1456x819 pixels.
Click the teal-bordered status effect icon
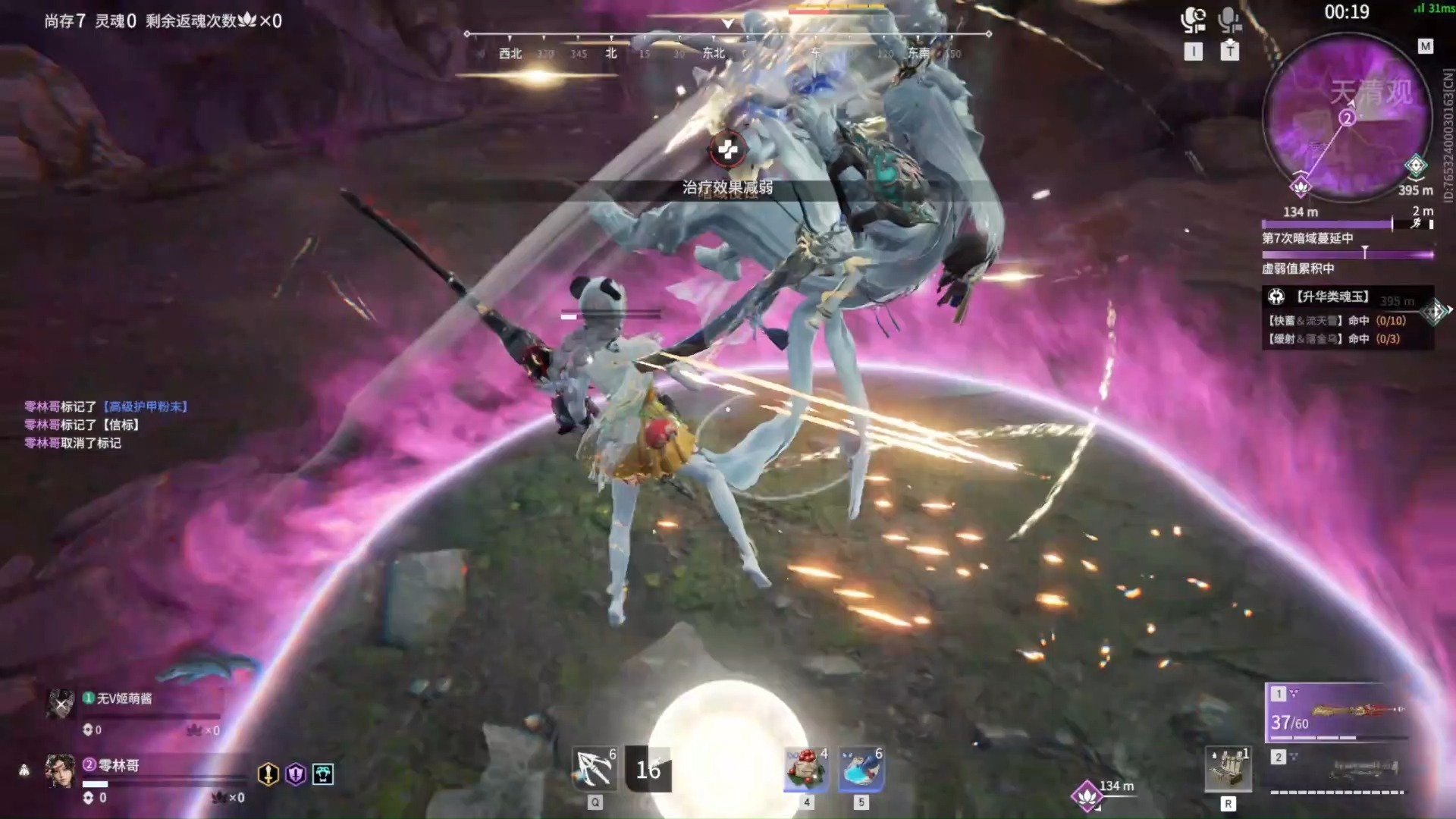pyautogui.click(x=323, y=773)
